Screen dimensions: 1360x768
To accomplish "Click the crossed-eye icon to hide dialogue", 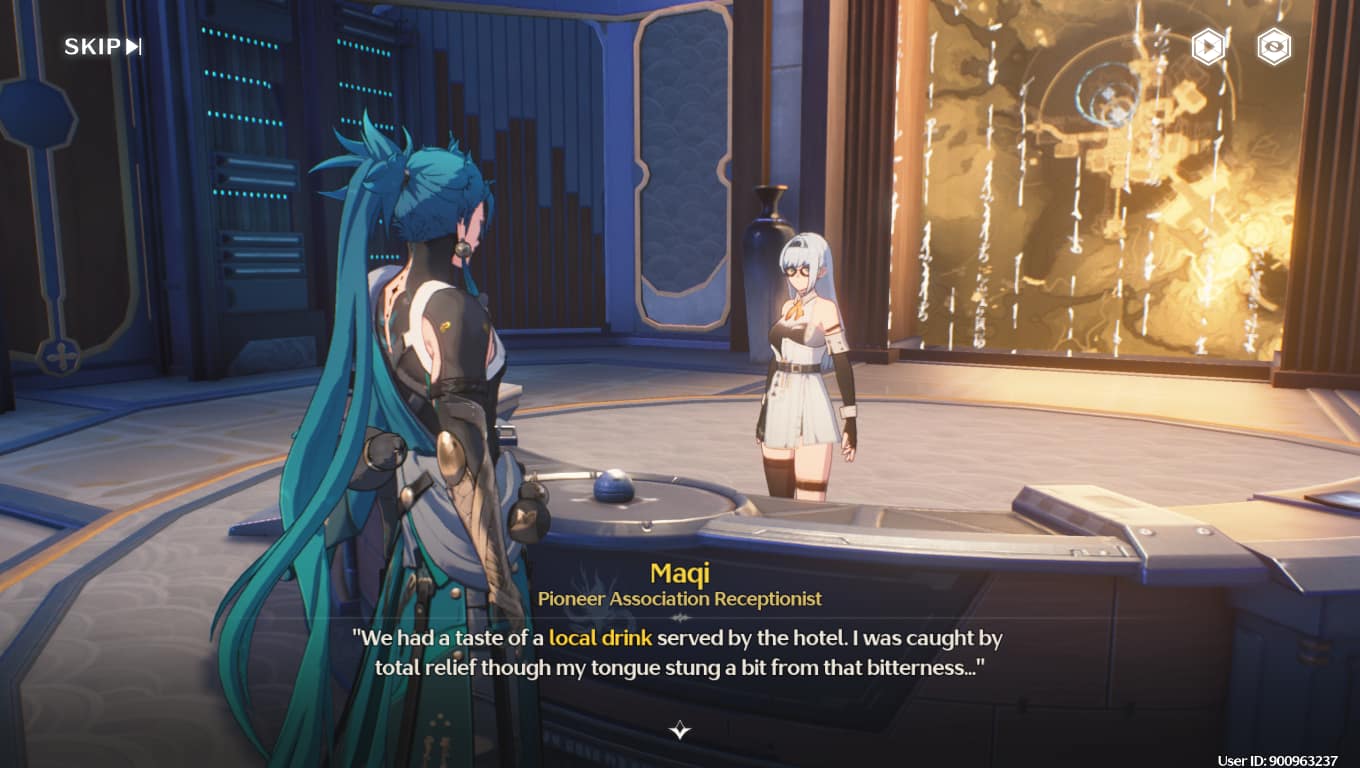I will tap(1272, 47).
